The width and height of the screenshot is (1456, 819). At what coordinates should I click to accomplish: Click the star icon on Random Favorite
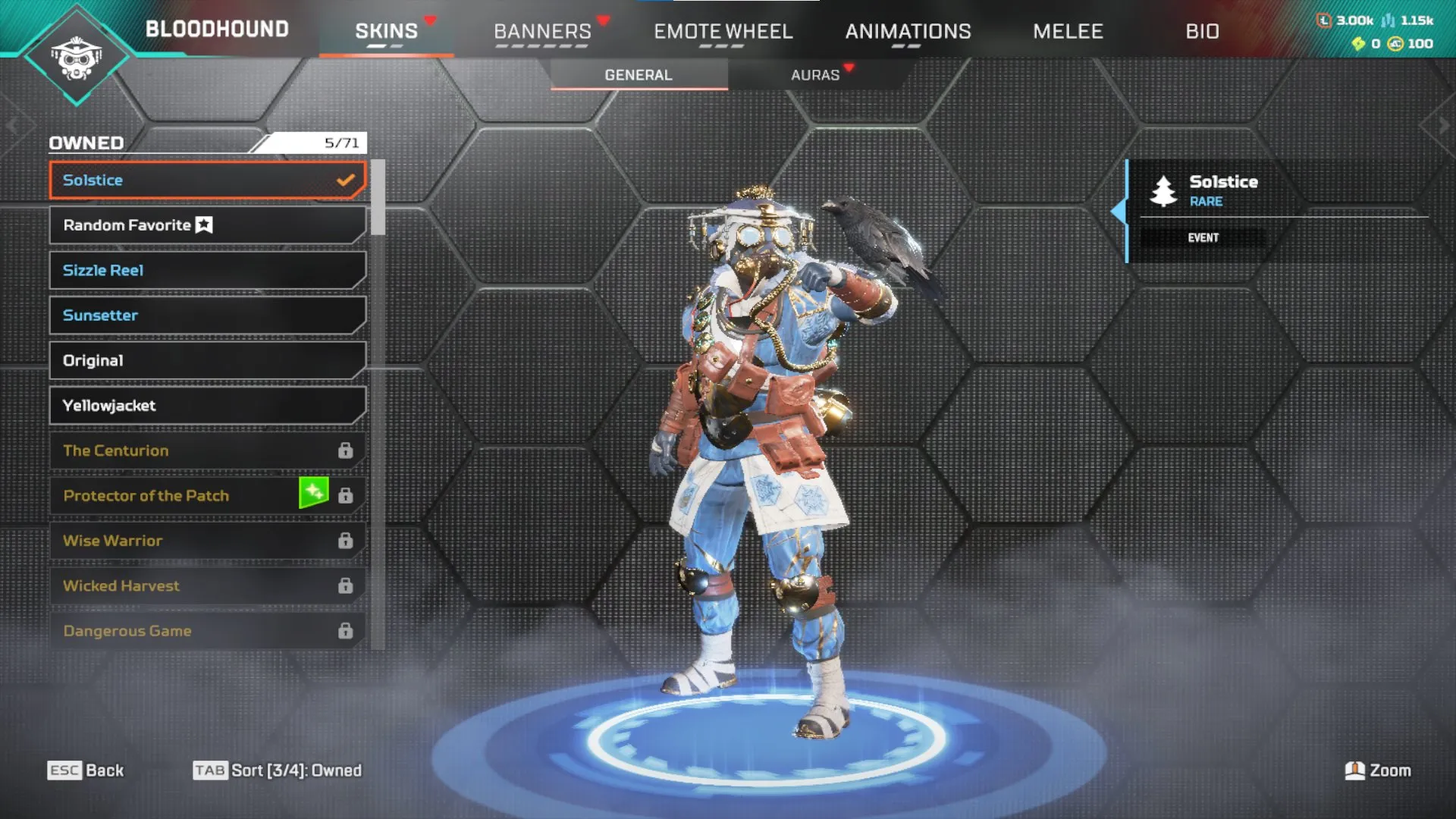pyautogui.click(x=203, y=224)
